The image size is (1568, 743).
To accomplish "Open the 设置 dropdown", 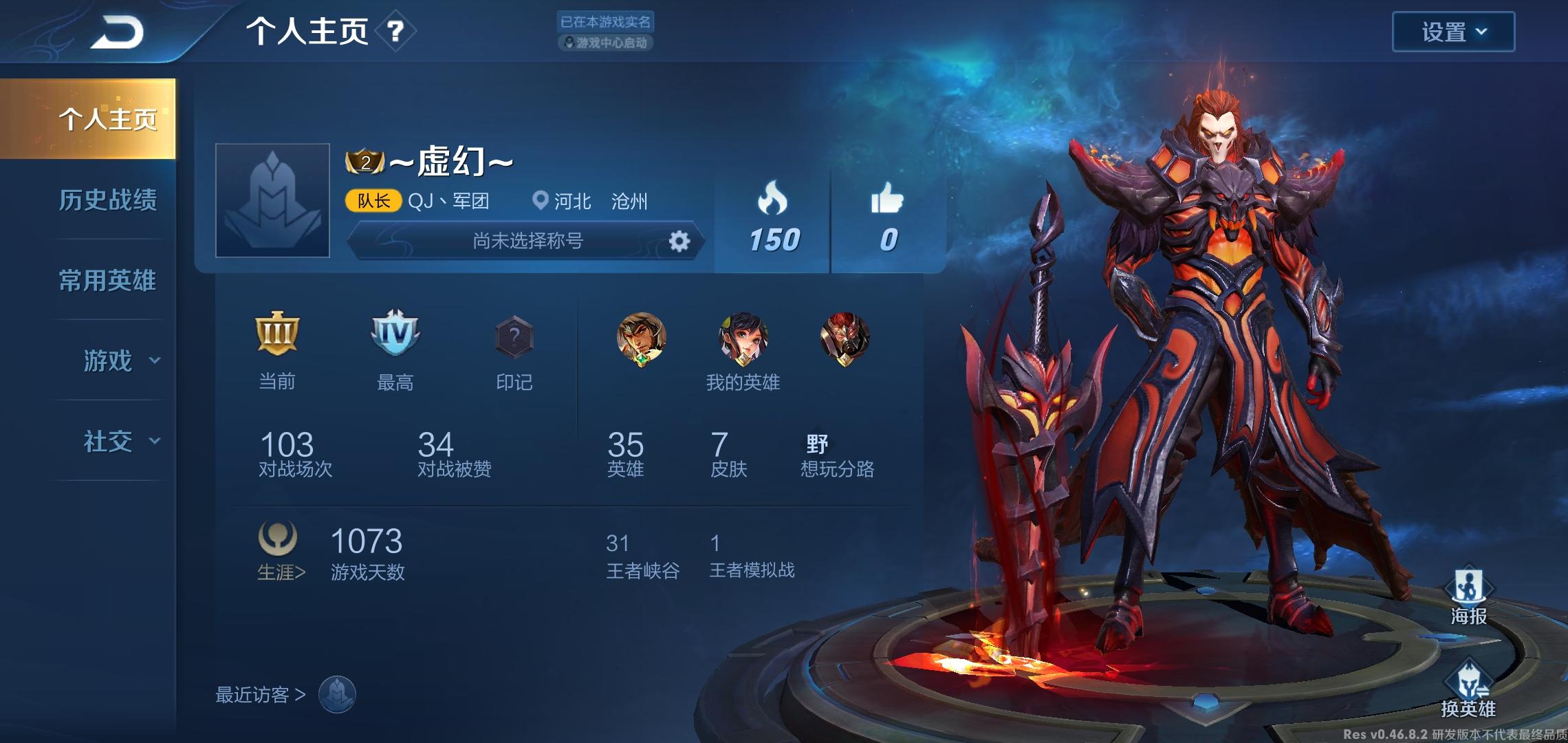I will (1453, 30).
